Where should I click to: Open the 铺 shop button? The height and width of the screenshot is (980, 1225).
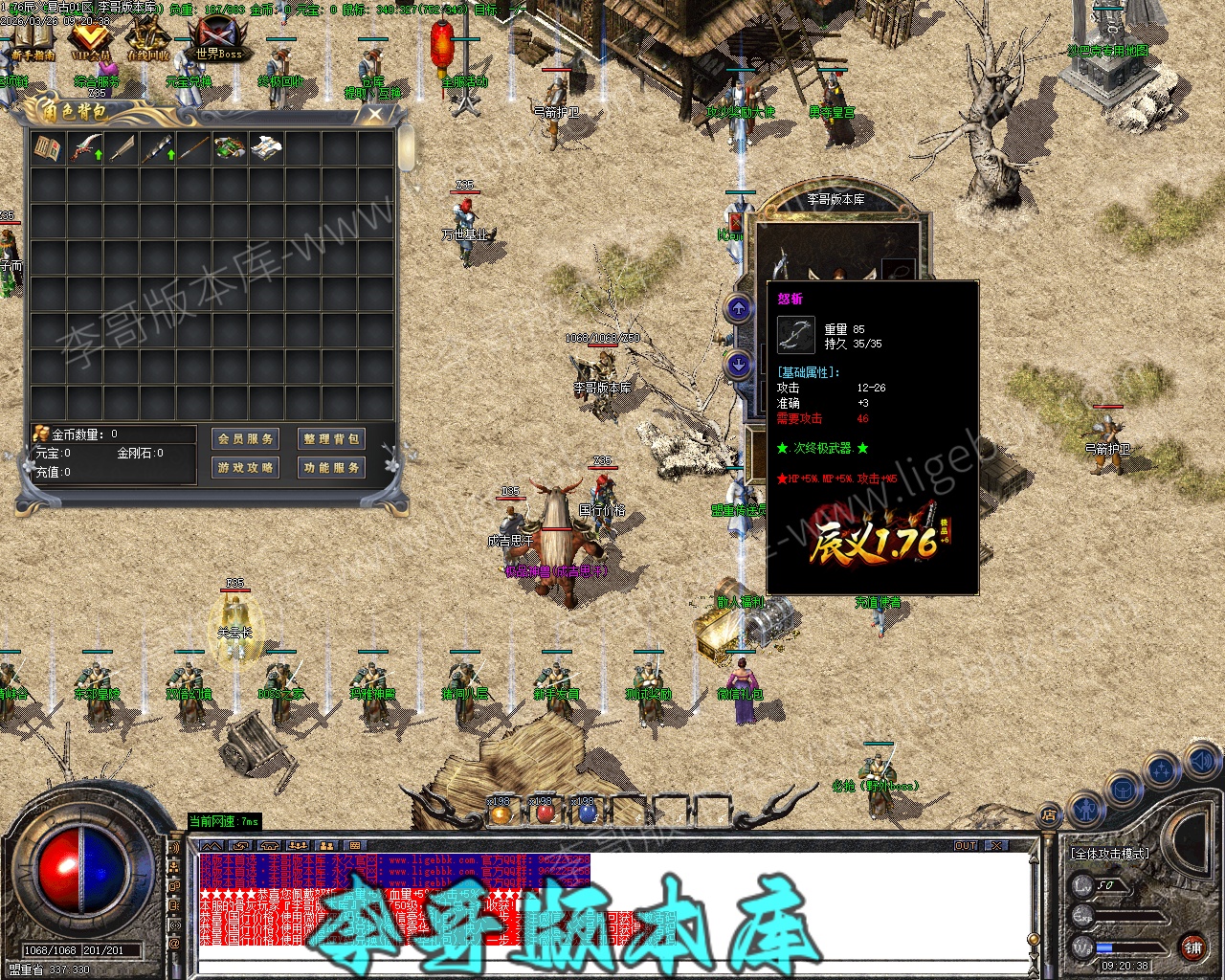1192,947
